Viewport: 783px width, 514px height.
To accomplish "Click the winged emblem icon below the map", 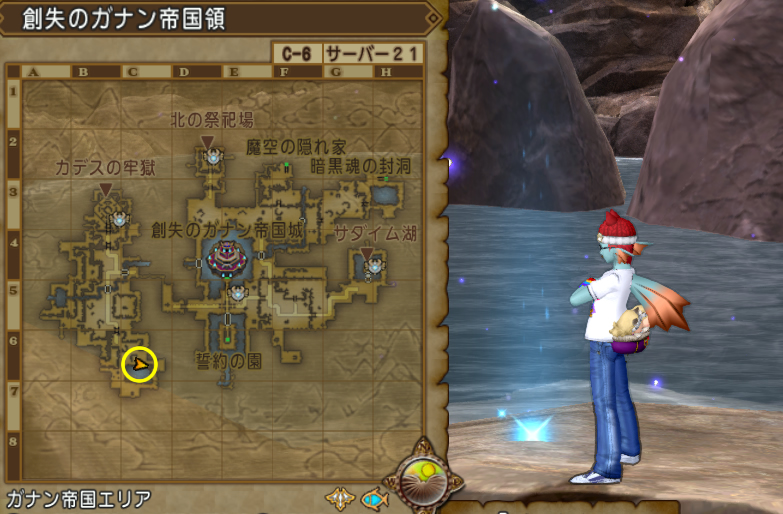I will click(340, 497).
